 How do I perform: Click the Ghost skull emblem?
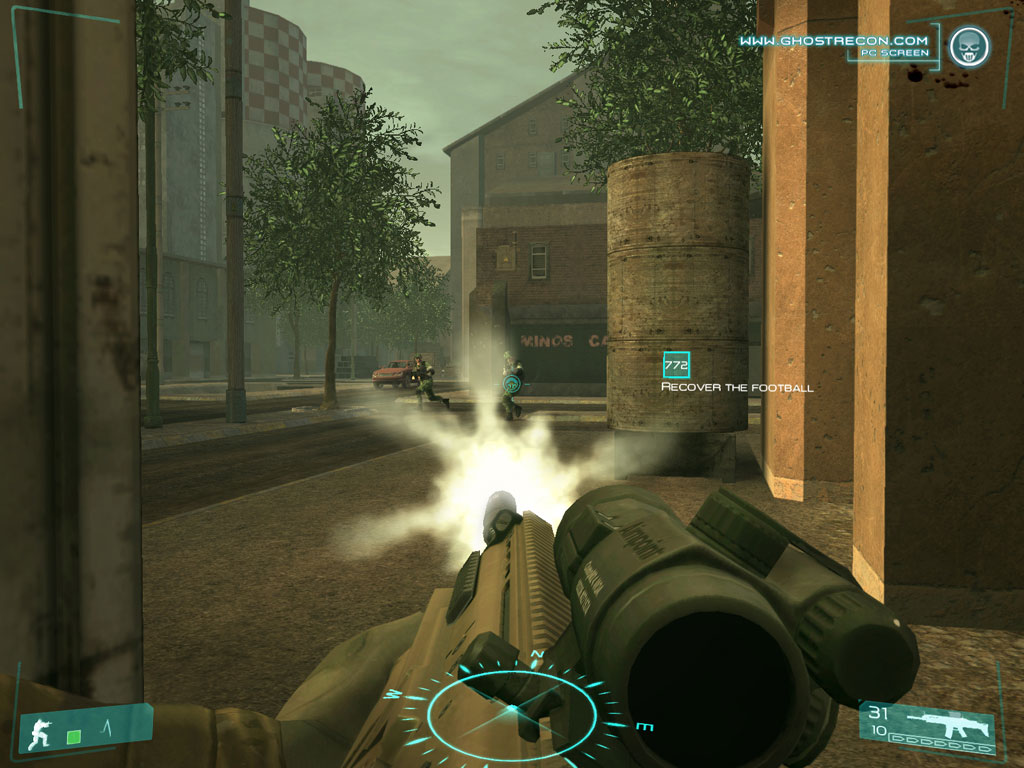pos(967,46)
